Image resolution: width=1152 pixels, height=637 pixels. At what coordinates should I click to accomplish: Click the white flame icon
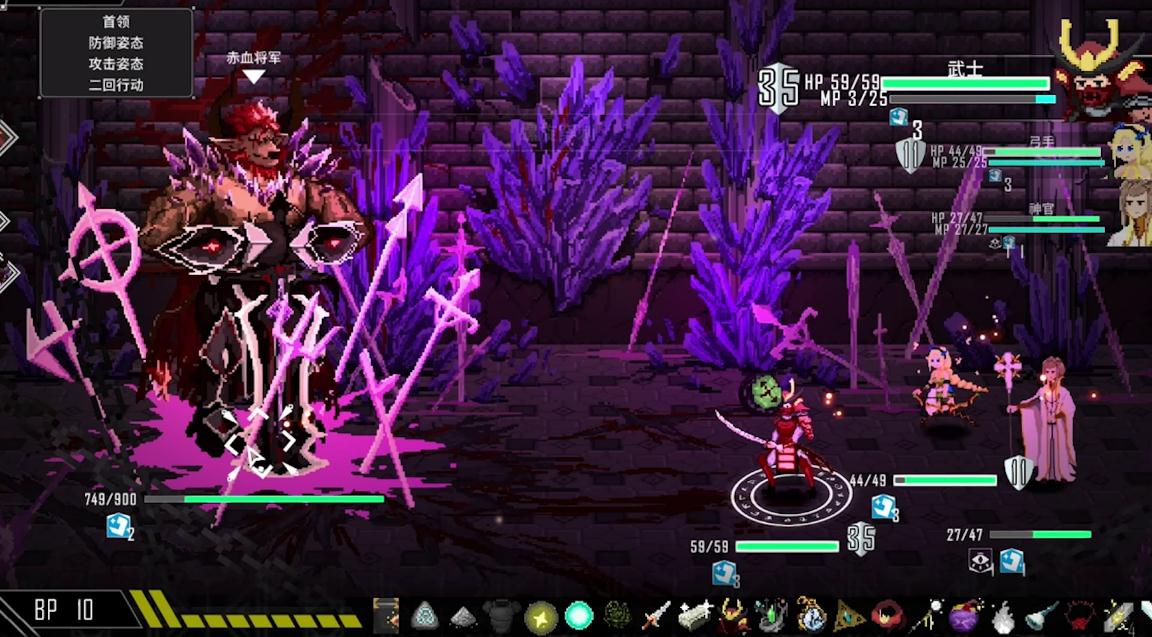[1002, 615]
